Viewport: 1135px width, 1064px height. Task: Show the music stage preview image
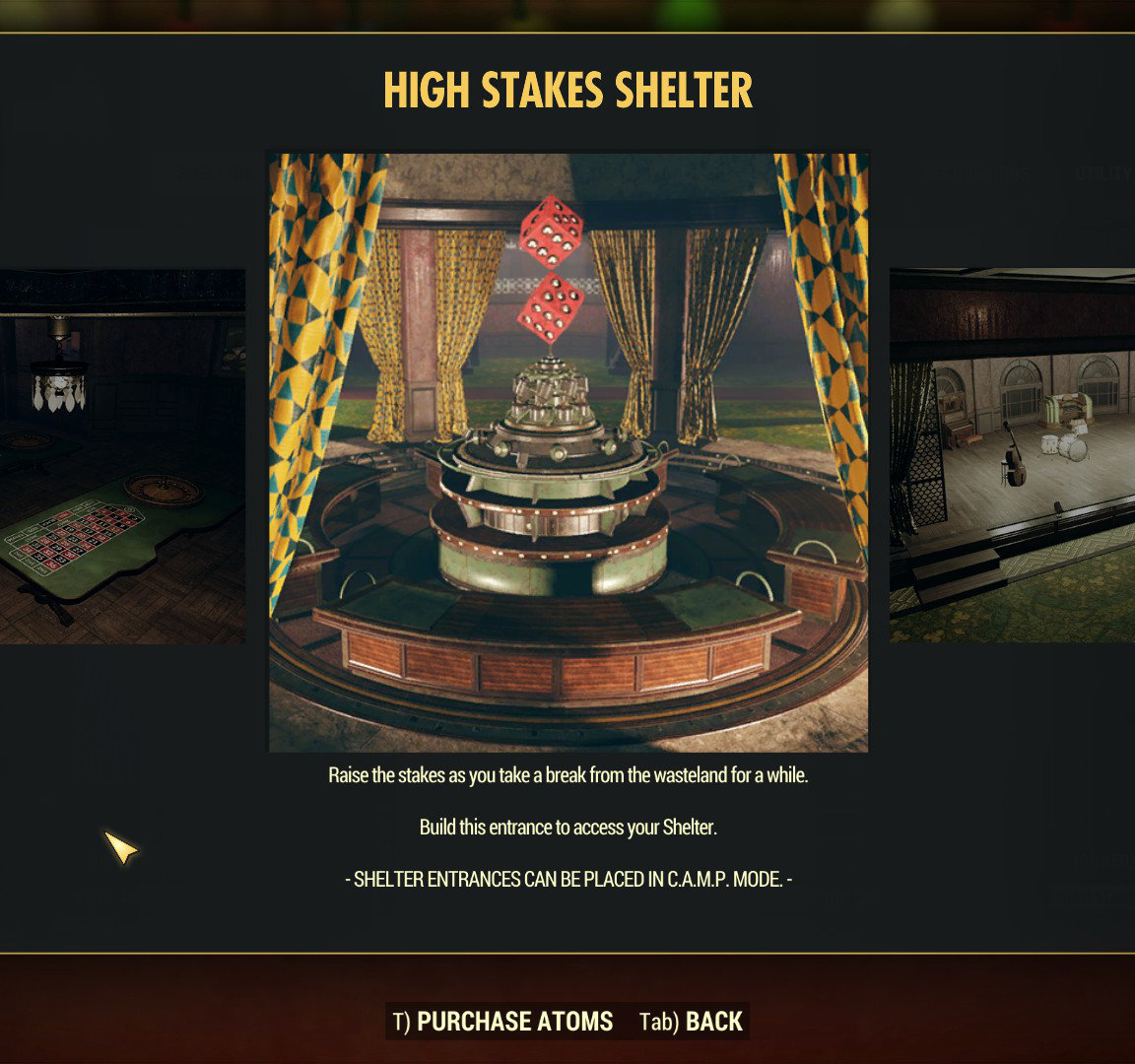(x=1012, y=456)
